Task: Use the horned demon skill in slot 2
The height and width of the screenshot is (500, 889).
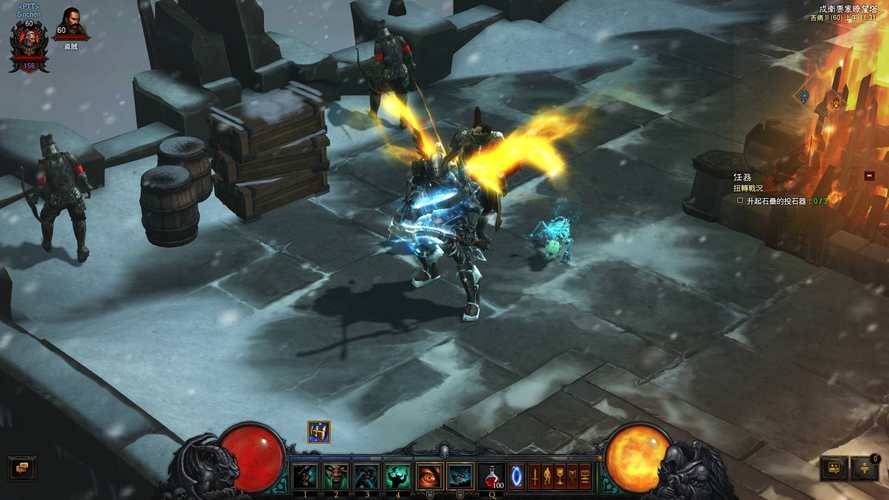Action: click(x=335, y=475)
